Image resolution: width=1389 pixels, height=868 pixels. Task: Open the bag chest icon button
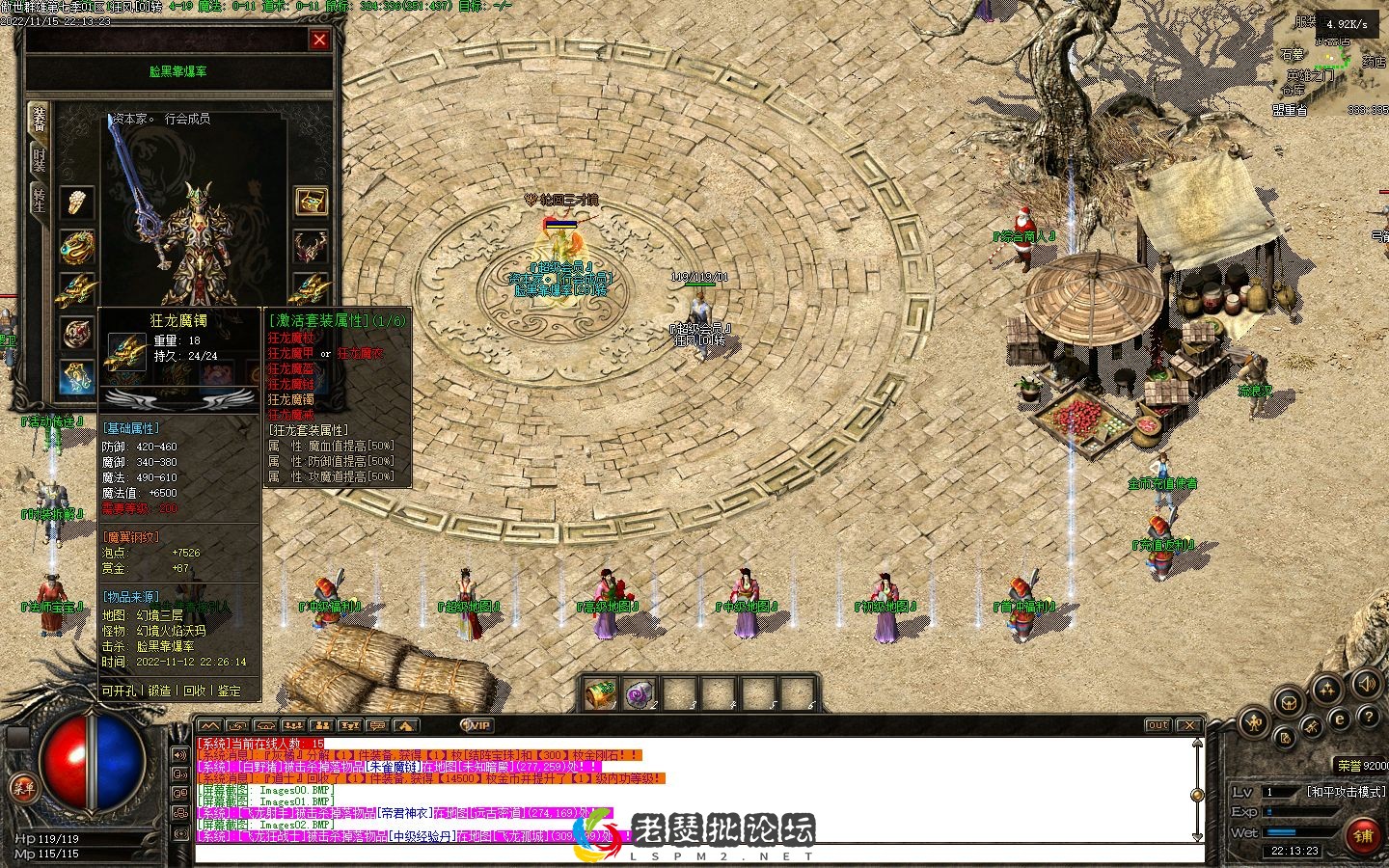coord(1289,701)
